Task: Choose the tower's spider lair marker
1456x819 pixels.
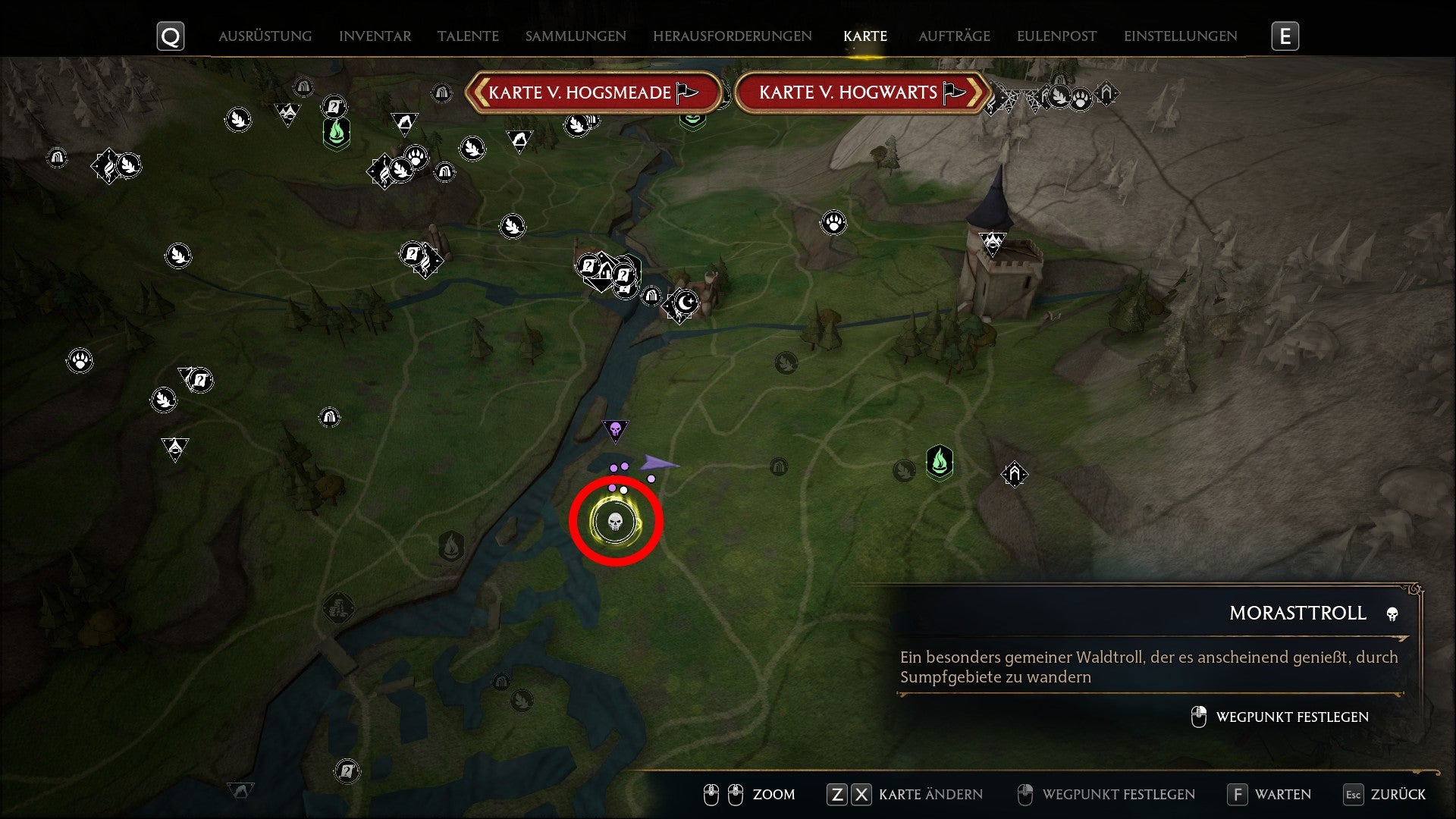Action: pos(992,243)
